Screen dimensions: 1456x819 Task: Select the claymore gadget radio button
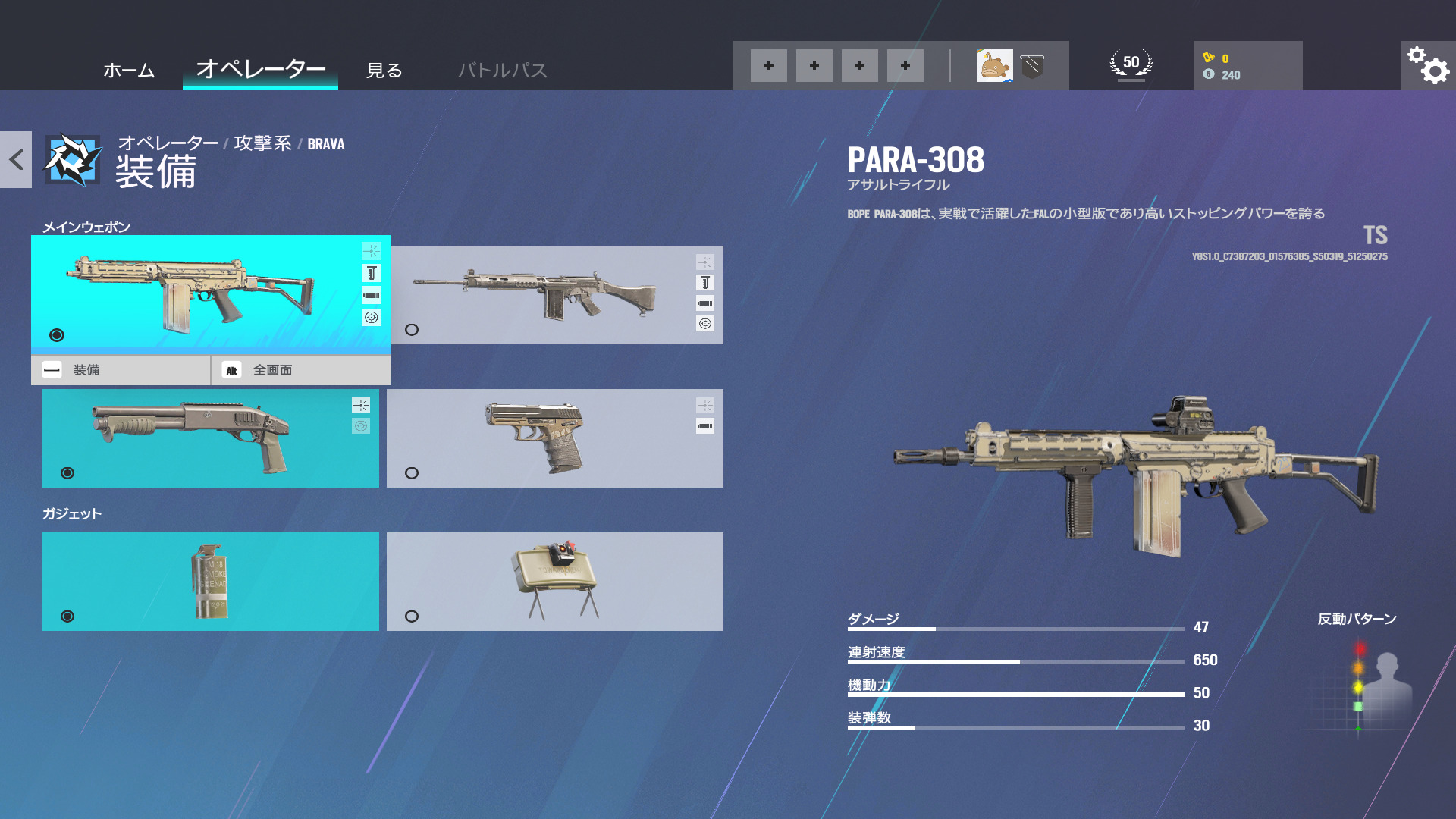click(x=412, y=616)
